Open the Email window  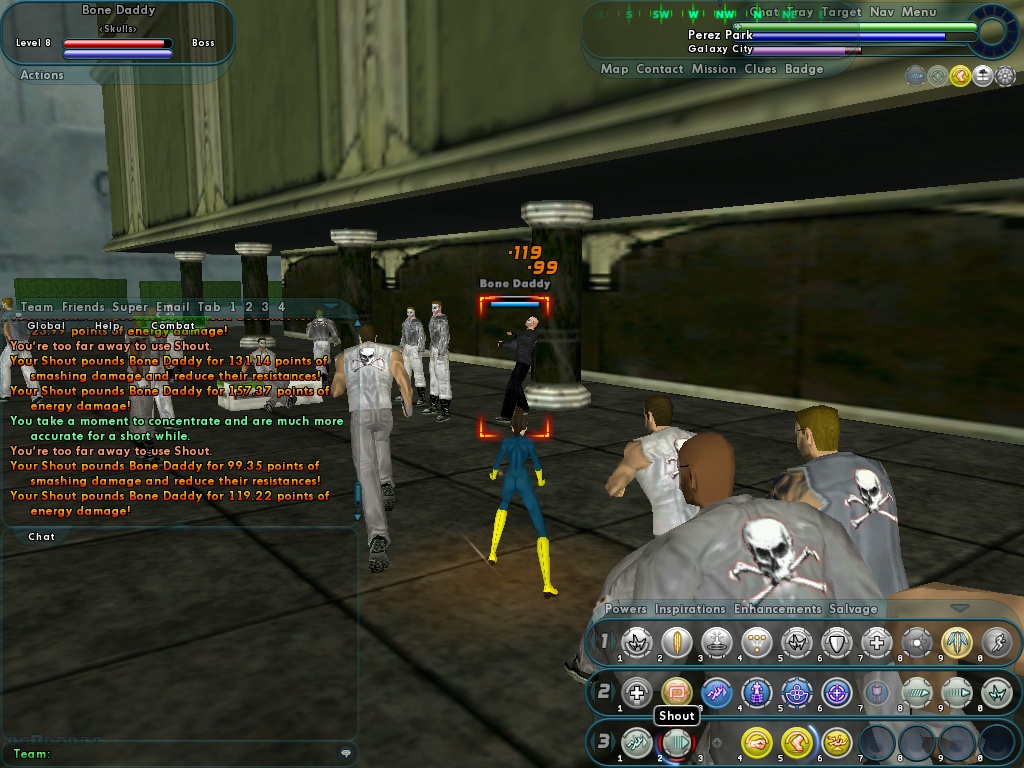pyautogui.click(x=172, y=307)
